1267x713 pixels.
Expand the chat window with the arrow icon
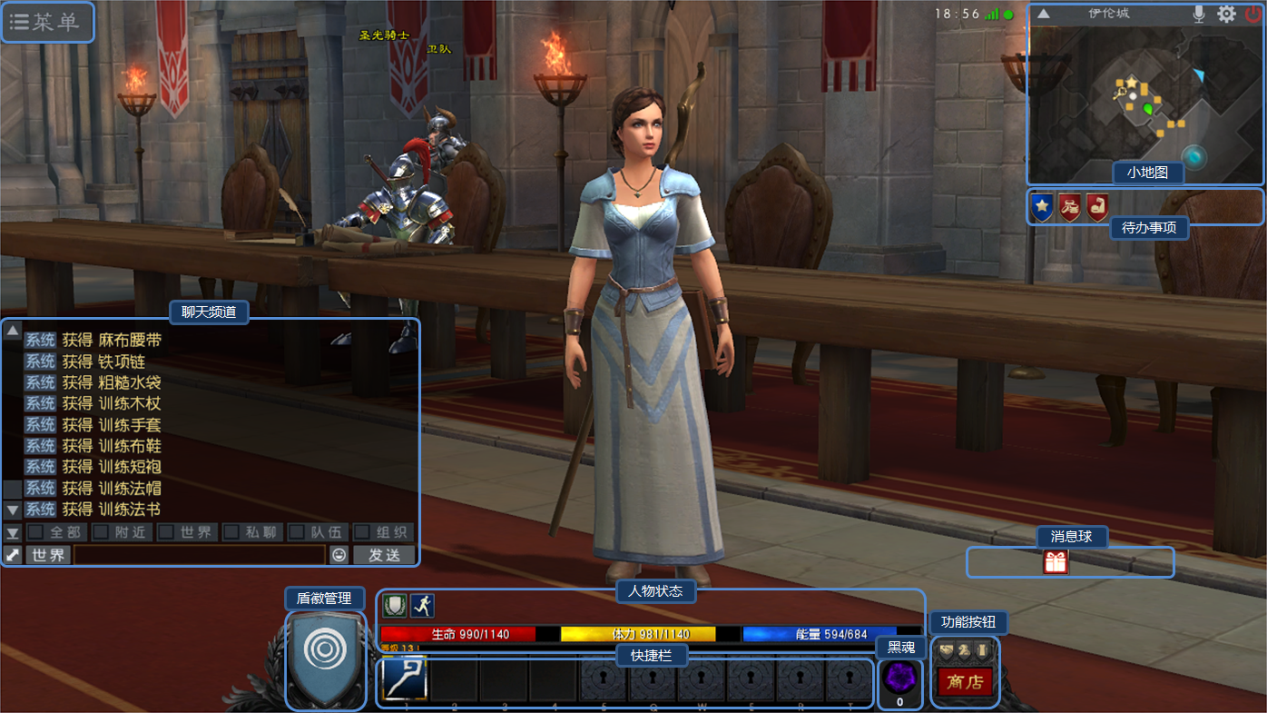[12, 554]
